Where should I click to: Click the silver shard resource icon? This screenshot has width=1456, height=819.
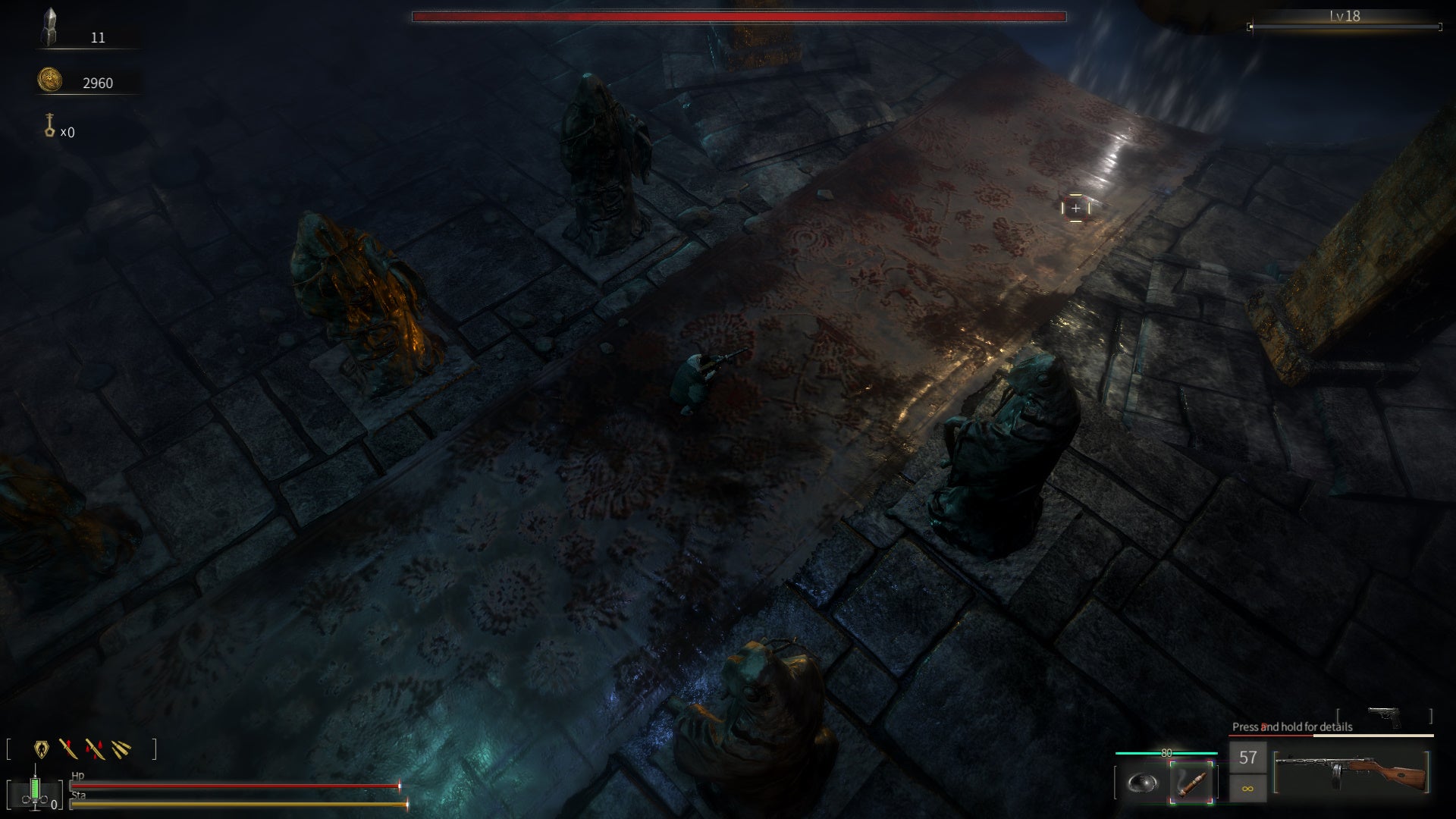[50, 27]
